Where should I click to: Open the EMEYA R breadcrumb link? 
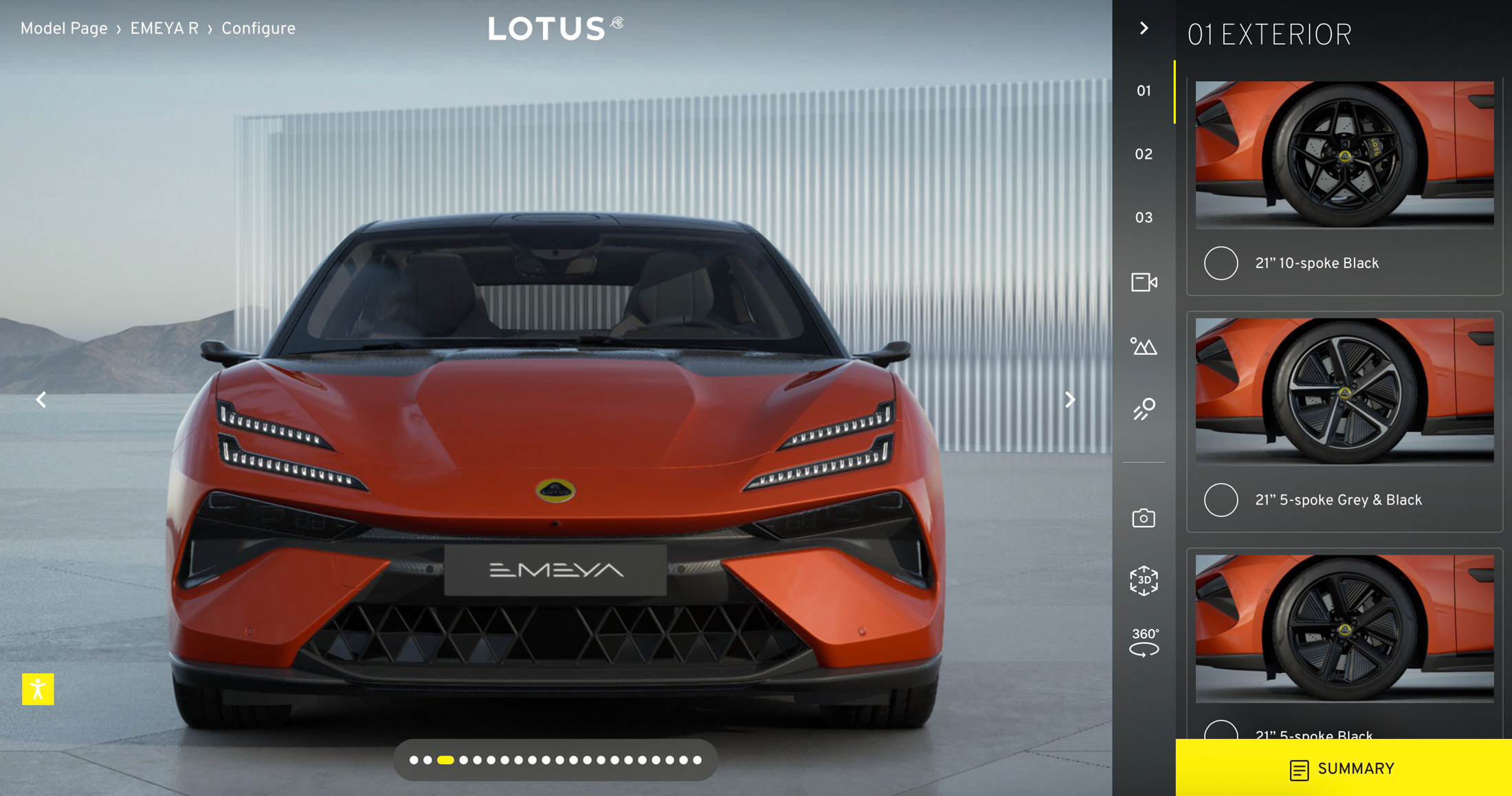[x=164, y=28]
